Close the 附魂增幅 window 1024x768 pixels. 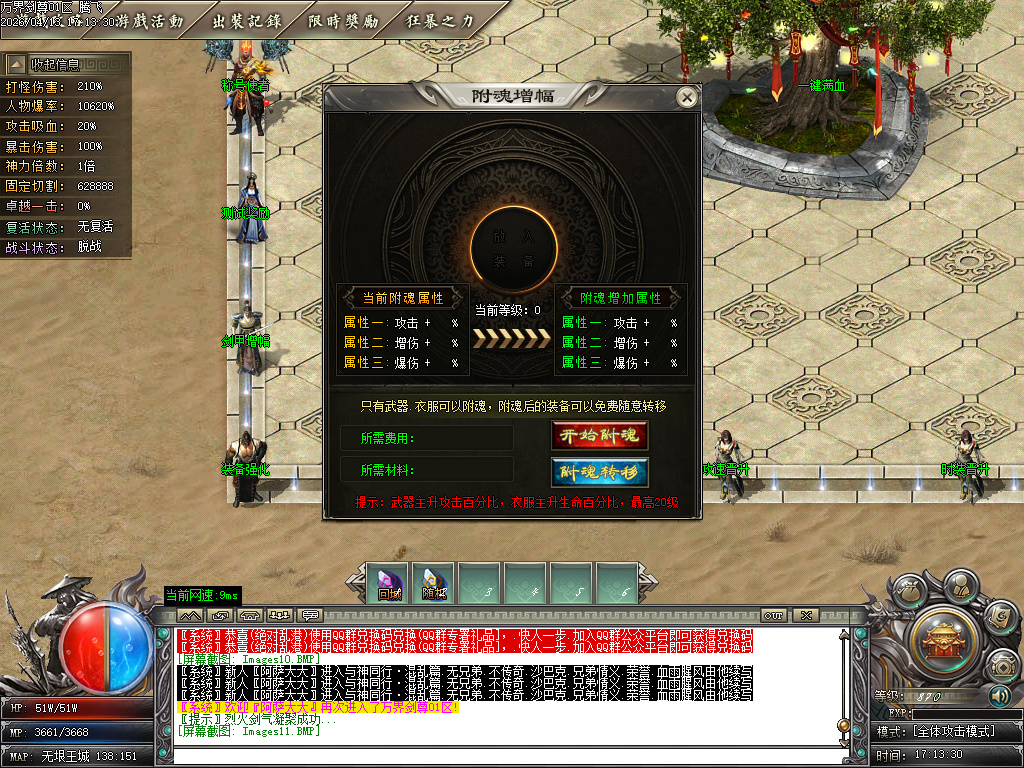pyautogui.click(x=686, y=97)
